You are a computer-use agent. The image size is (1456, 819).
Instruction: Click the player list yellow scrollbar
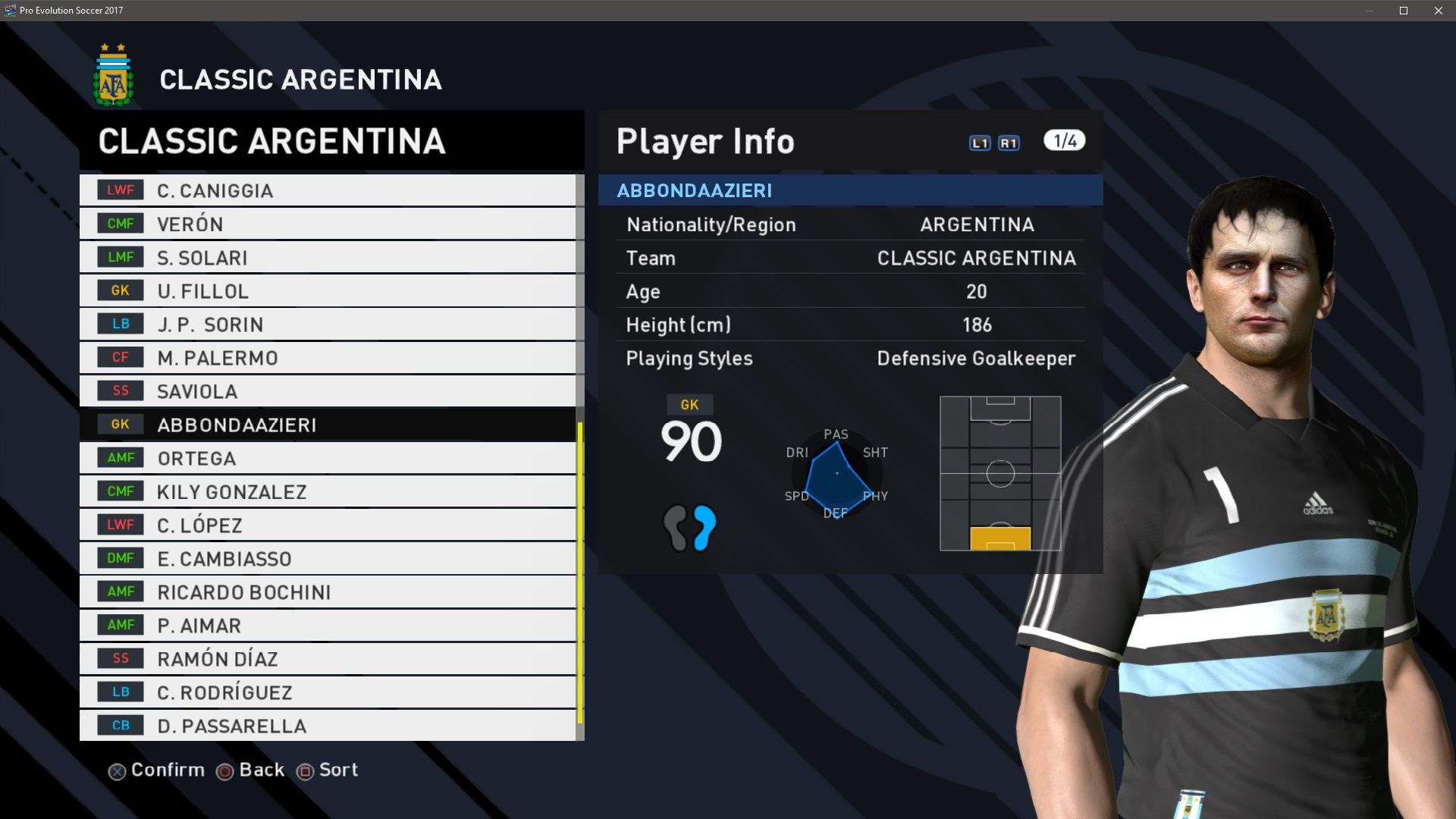[580, 573]
